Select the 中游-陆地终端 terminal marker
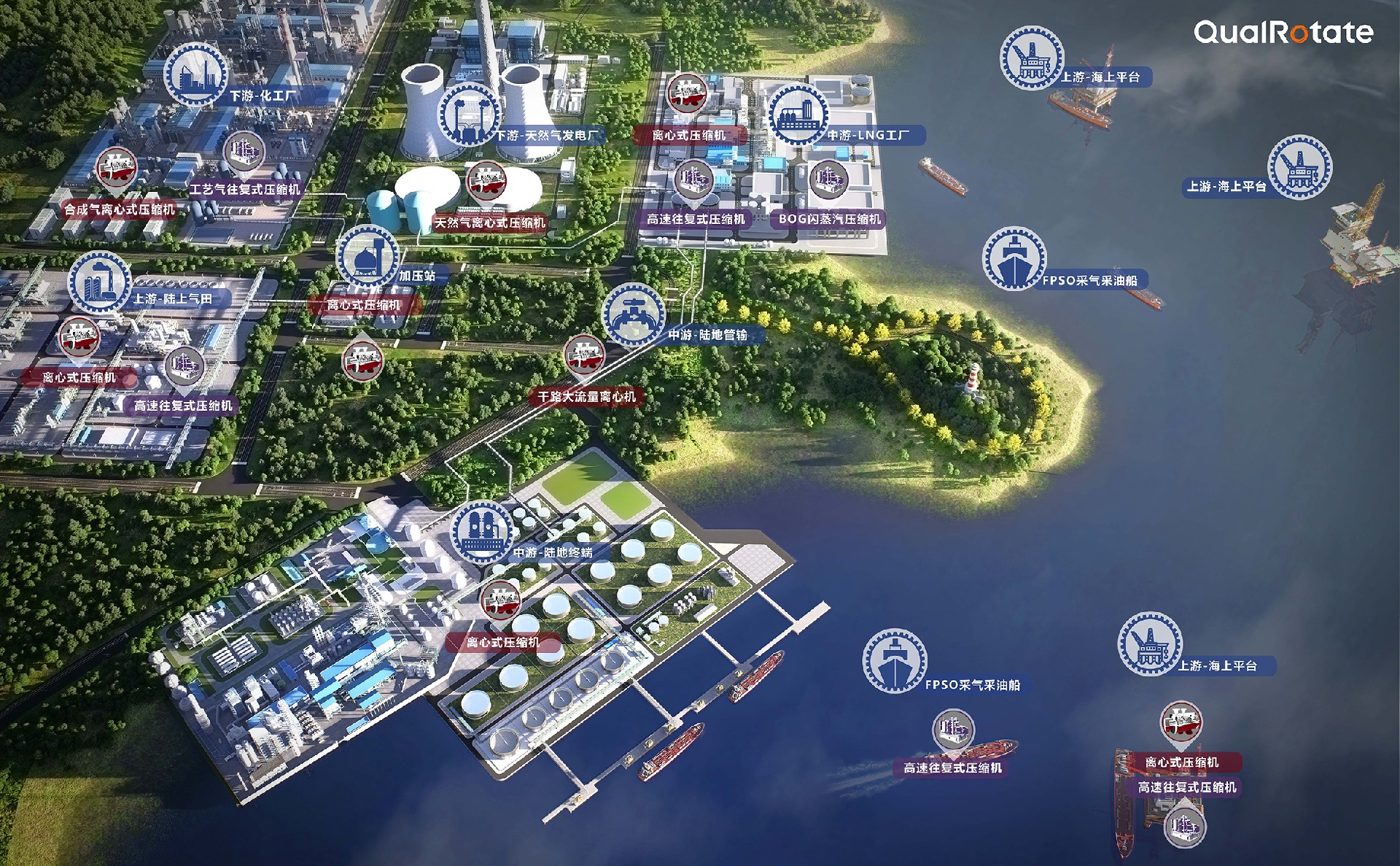This screenshot has width=1400, height=866. pyautogui.click(x=481, y=532)
